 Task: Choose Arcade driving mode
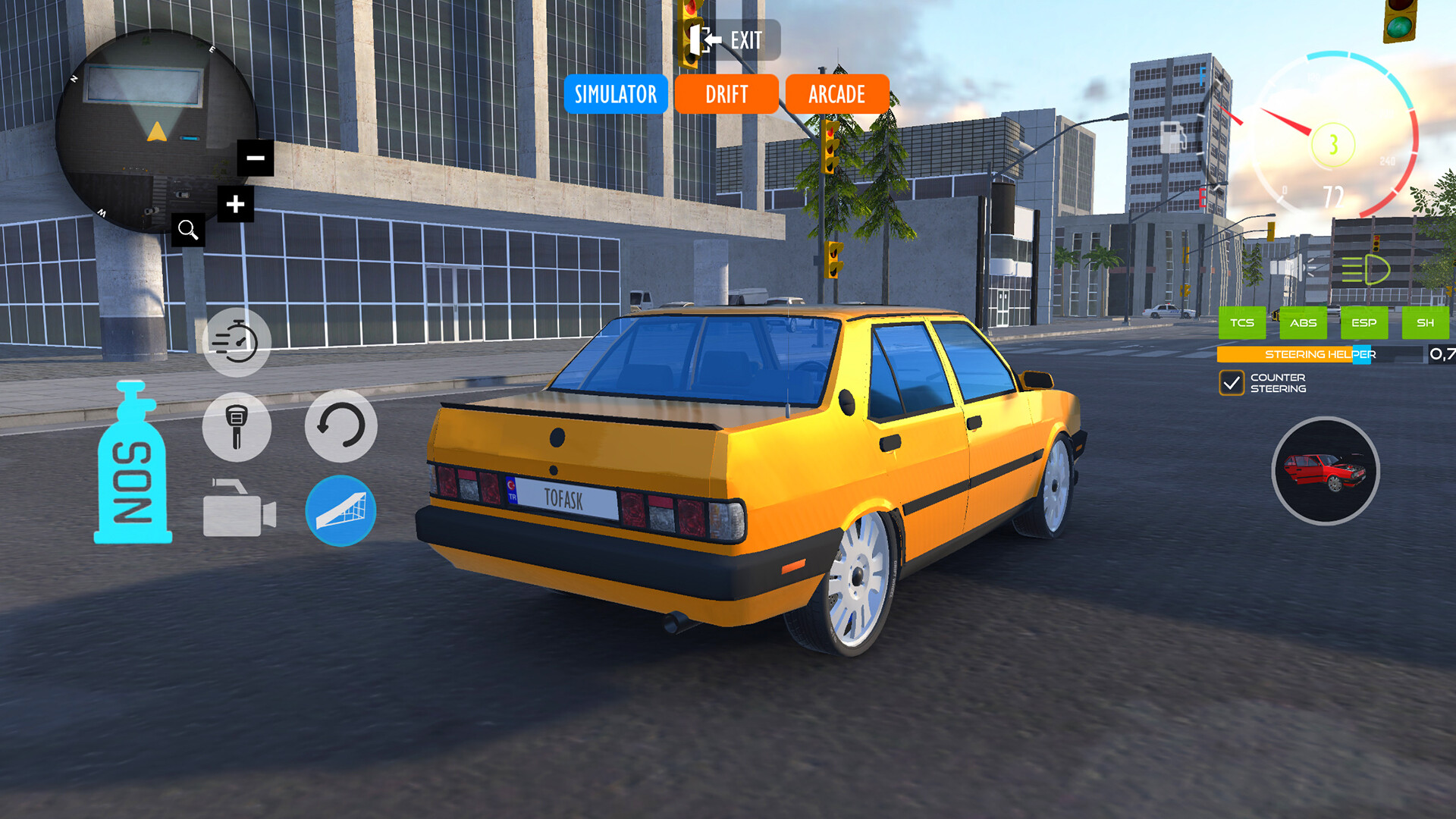point(836,94)
